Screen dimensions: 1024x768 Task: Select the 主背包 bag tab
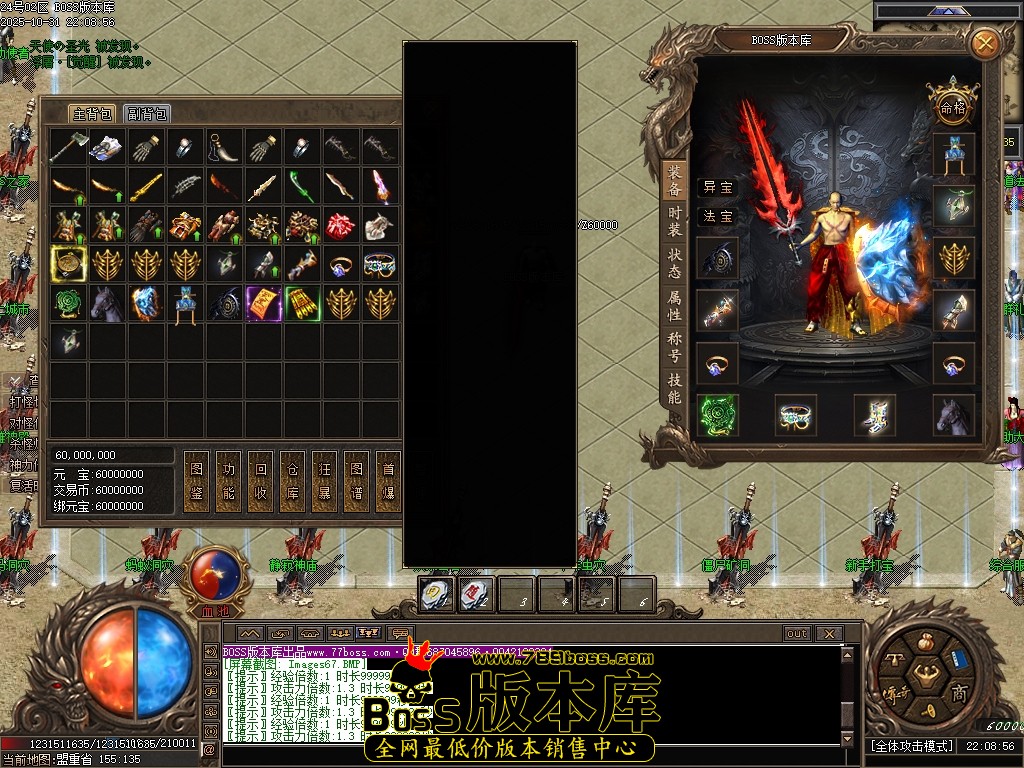(91, 114)
